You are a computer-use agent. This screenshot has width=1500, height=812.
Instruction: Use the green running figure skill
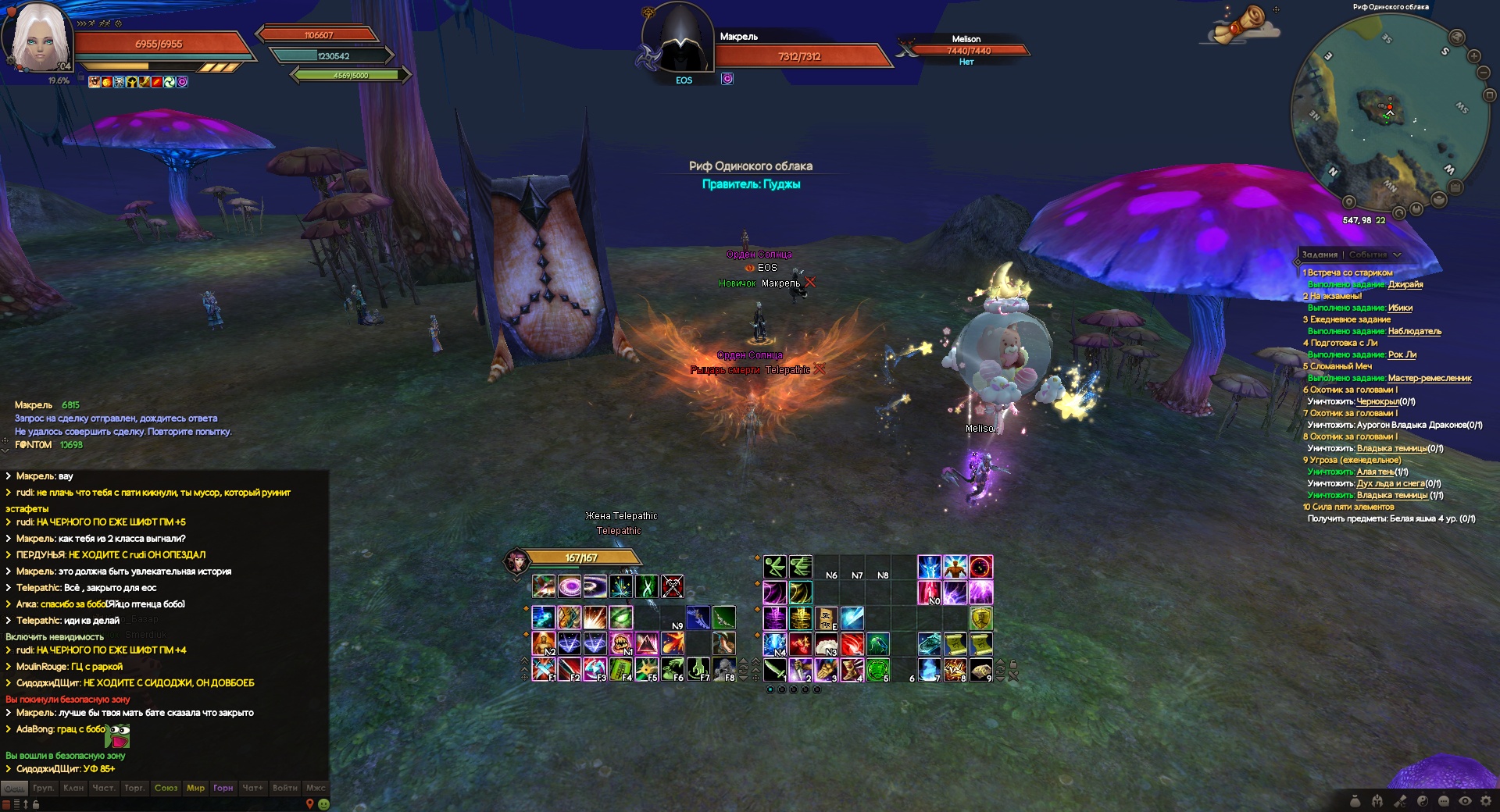tap(774, 566)
